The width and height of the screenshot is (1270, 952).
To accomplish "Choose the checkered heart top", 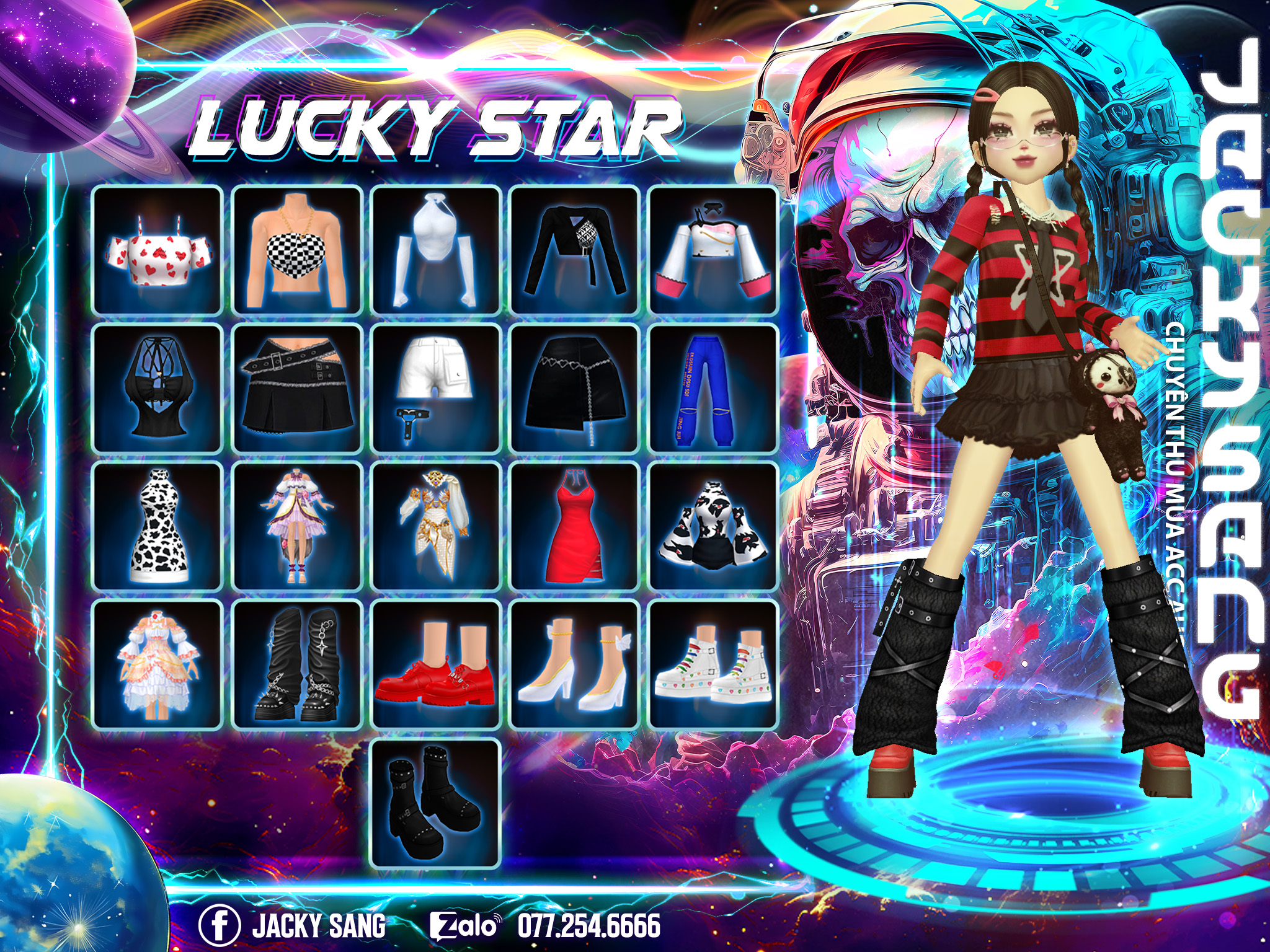I will (297, 250).
